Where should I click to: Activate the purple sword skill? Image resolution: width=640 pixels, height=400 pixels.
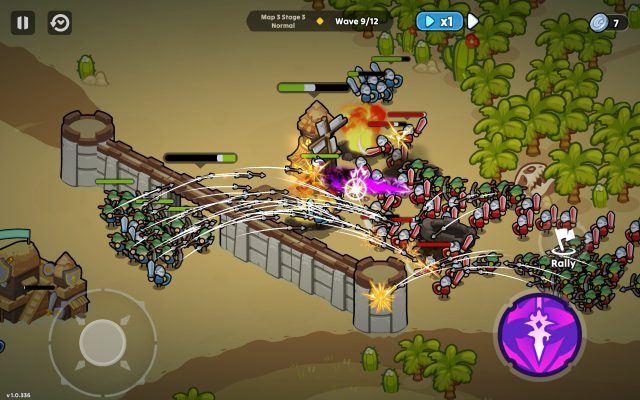pos(541,336)
